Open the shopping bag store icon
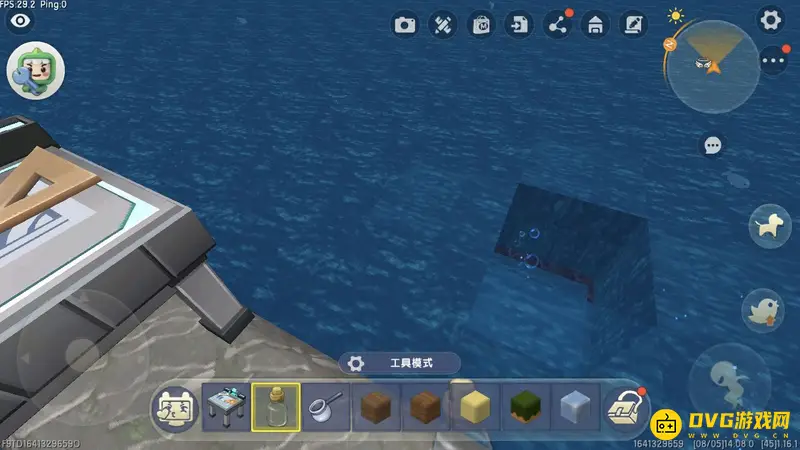The width and height of the screenshot is (800, 450). (x=481, y=25)
